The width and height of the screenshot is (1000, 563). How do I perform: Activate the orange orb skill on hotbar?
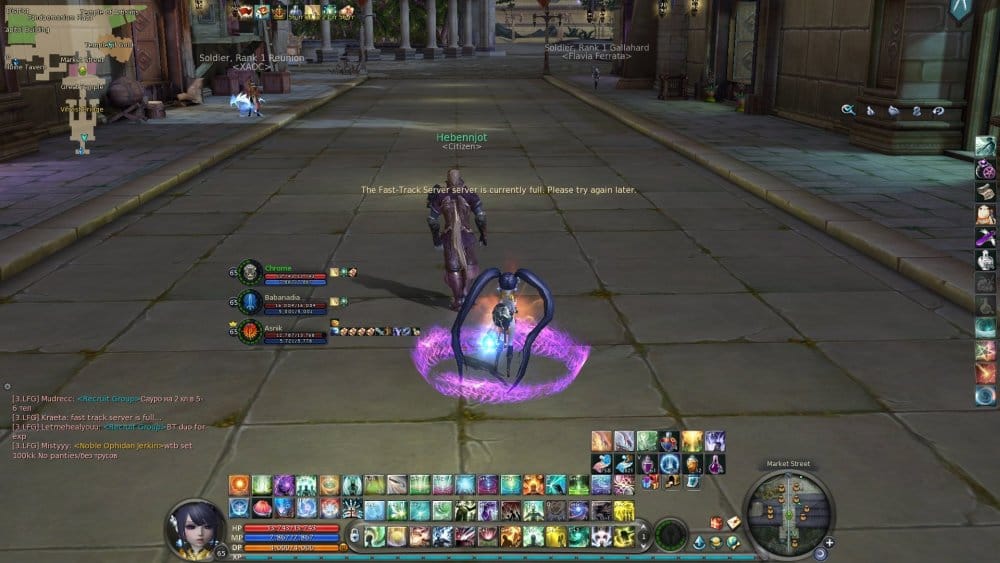(x=239, y=485)
